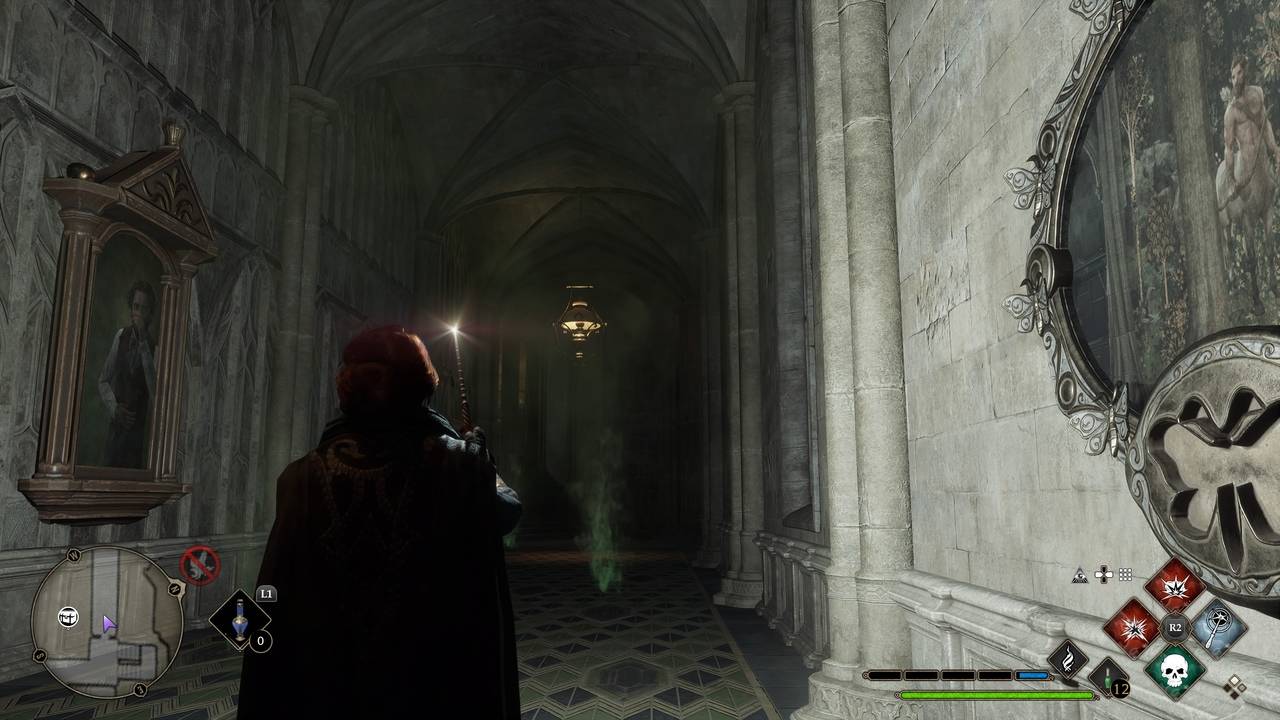Use the blue potion bottle tool slot

pos(240,620)
